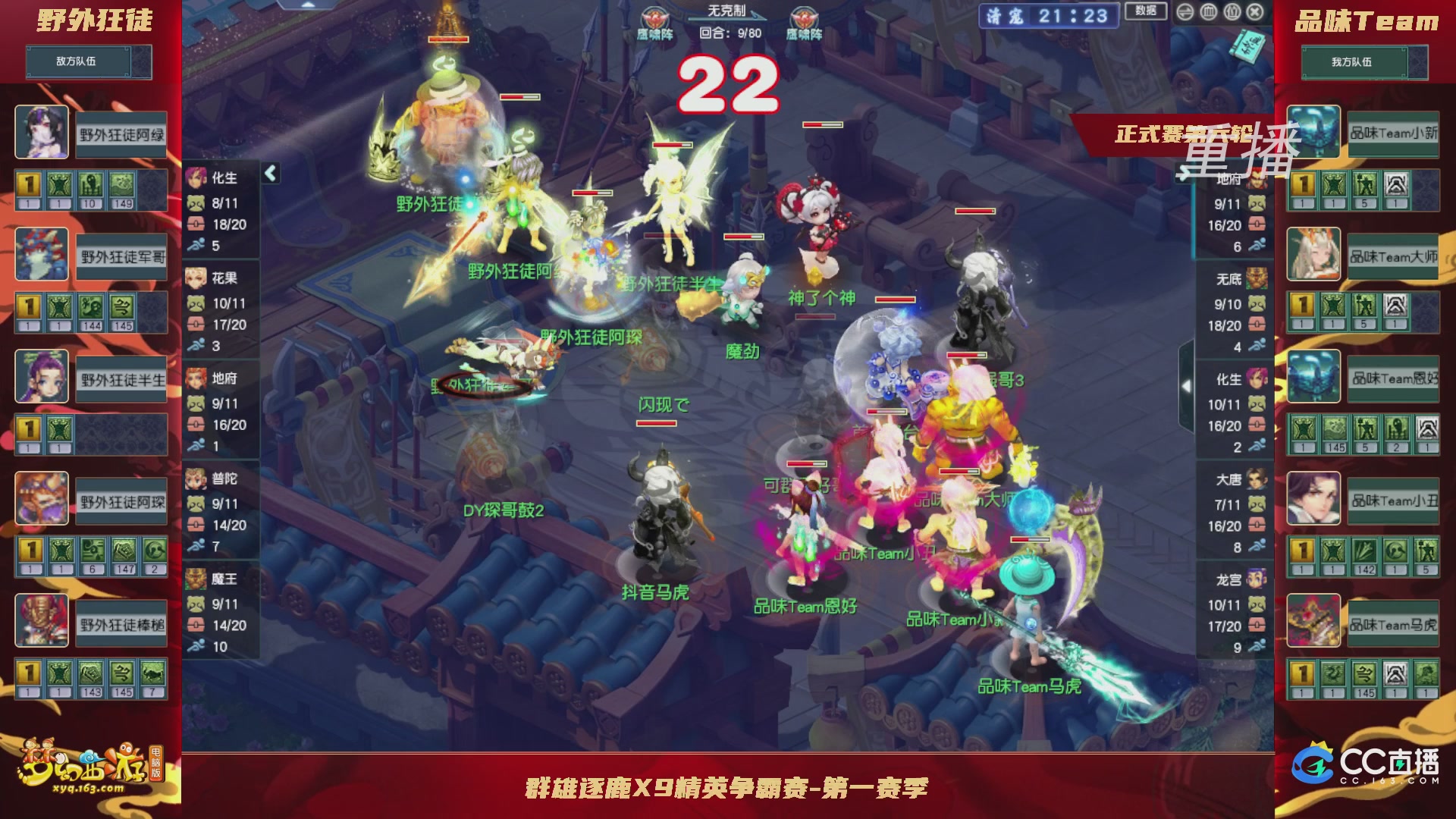The height and width of the screenshot is (819, 1456).
Task: Select the swap arrows icon in the top toolbar
Action: point(1185,12)
